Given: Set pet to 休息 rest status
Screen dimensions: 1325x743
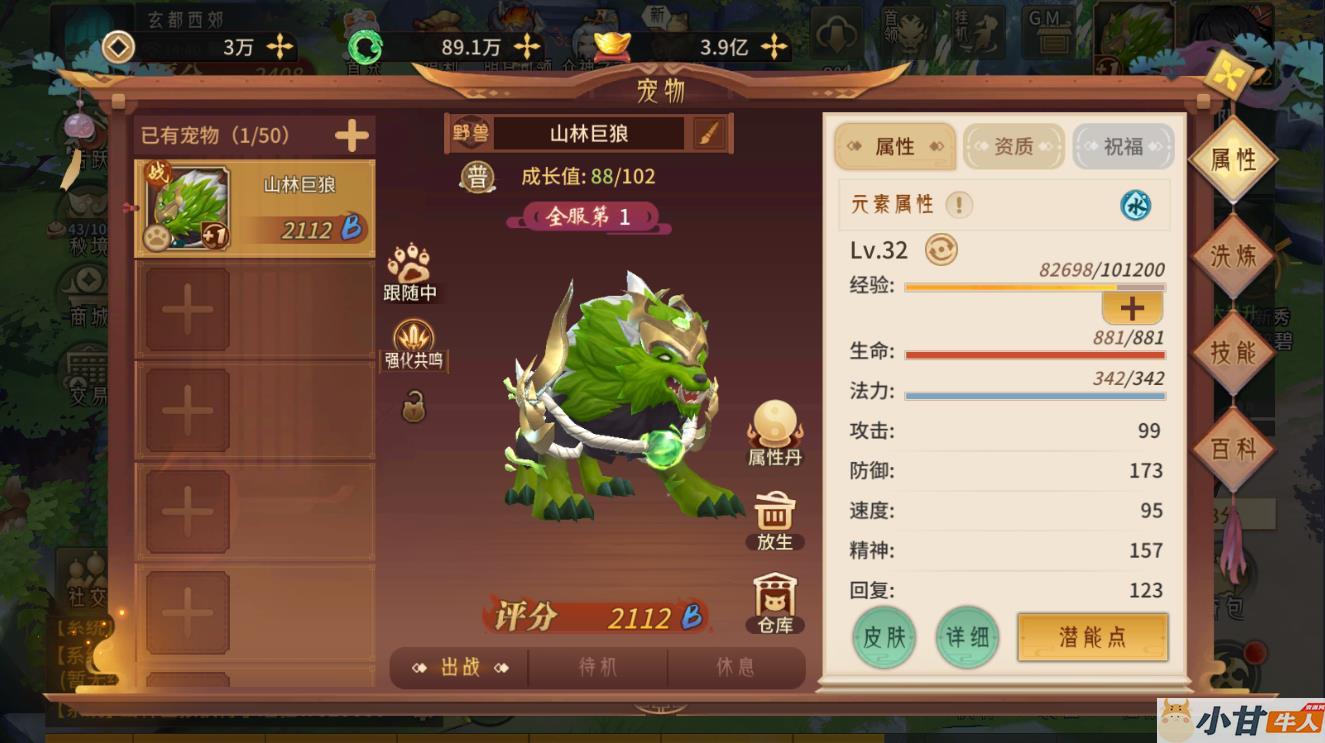Looking at the screenshot, I should (735, 667).
